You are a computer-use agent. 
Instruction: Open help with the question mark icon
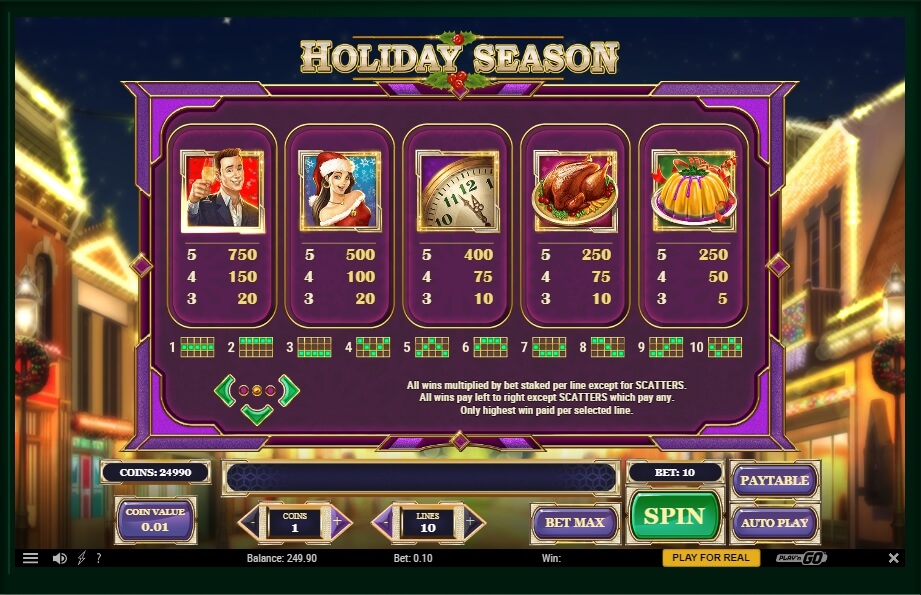(x=98, y=558)
